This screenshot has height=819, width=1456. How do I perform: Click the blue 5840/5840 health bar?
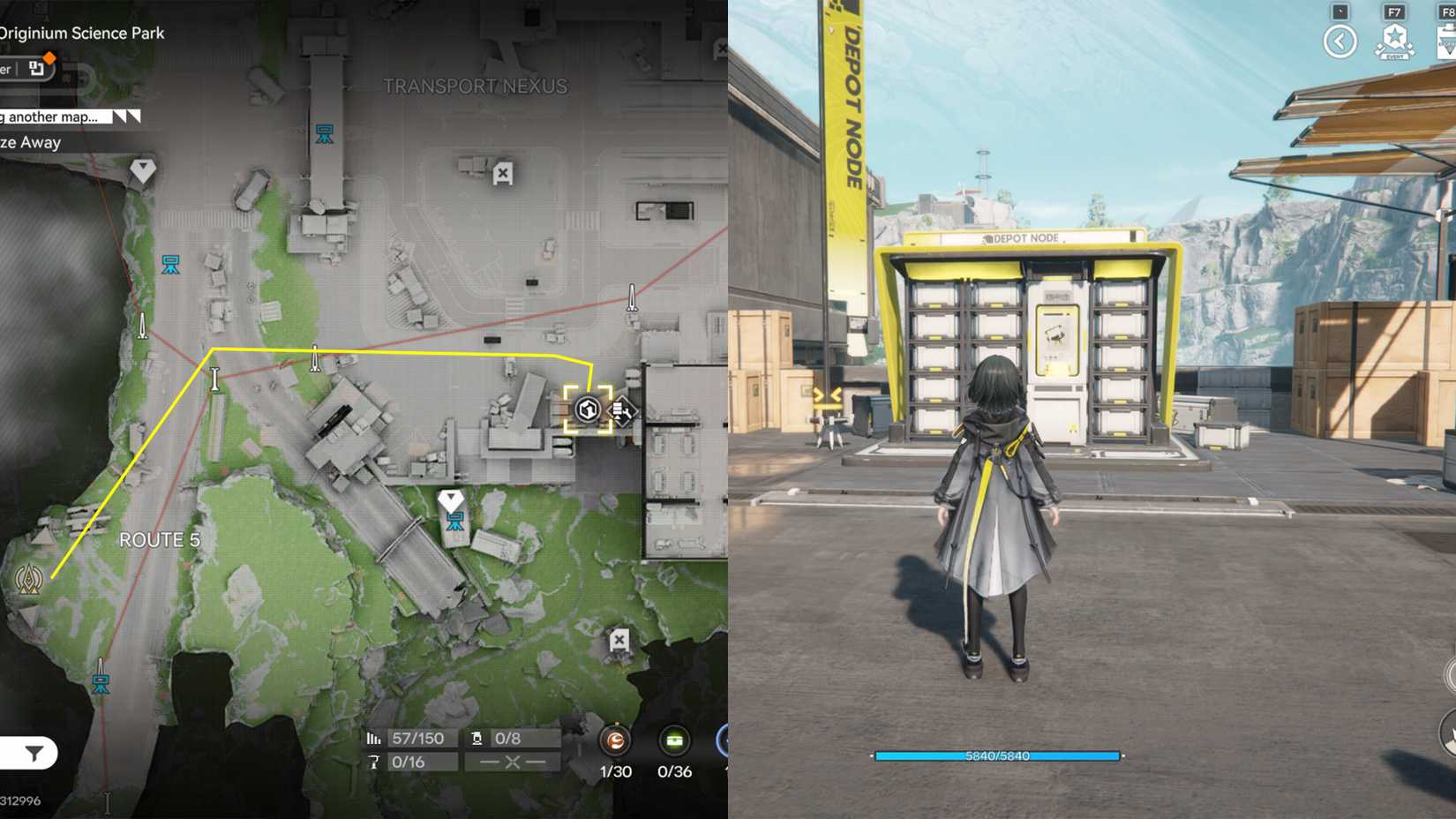tap(997, 755)
